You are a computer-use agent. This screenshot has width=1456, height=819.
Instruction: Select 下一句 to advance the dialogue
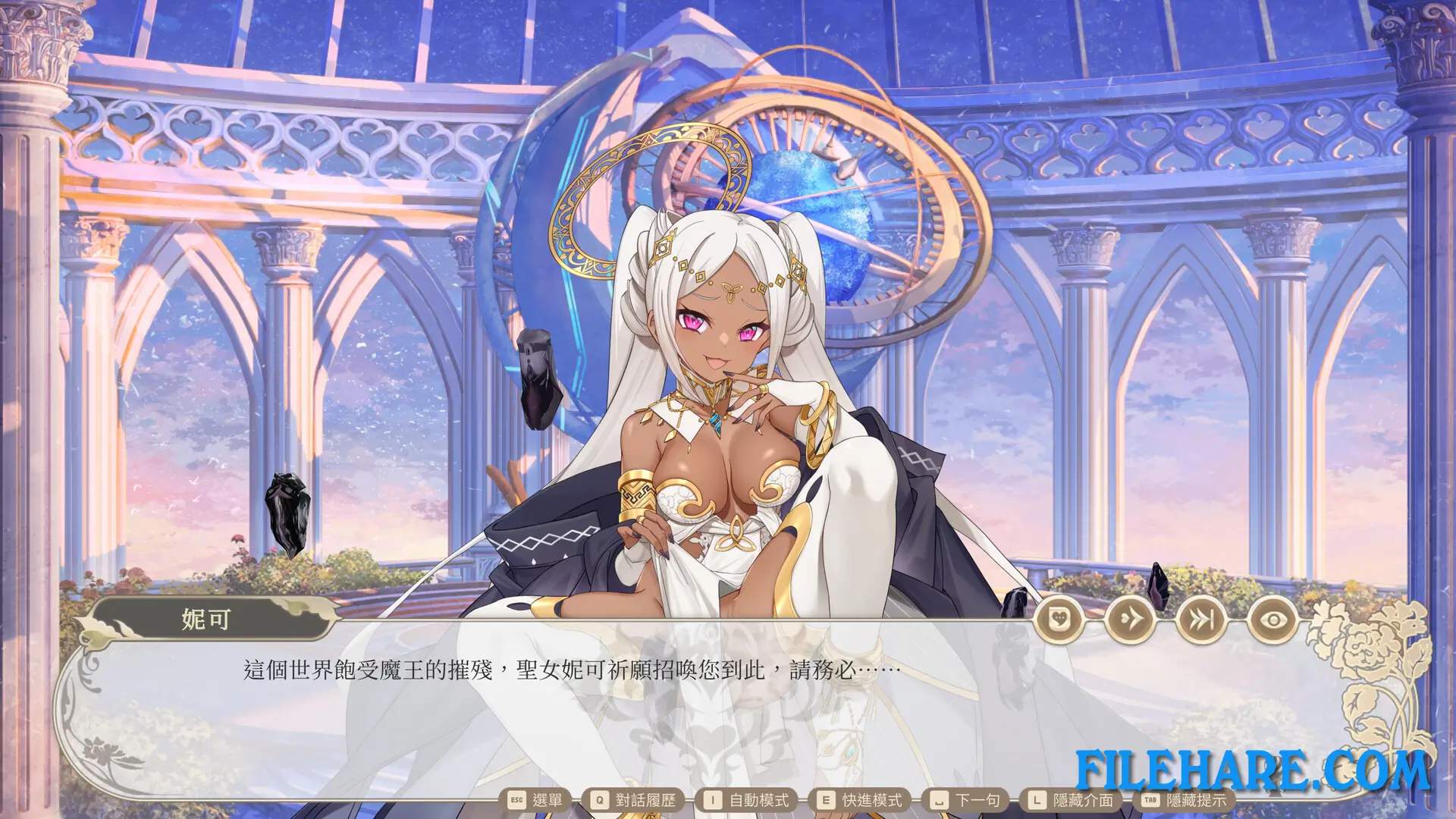[978, 799]
